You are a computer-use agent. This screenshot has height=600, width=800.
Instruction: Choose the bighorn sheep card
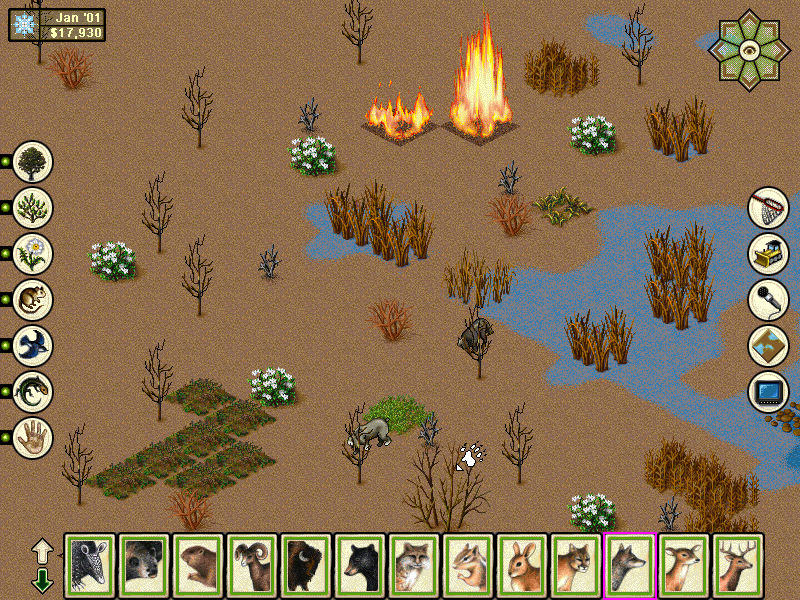(251, 566)
